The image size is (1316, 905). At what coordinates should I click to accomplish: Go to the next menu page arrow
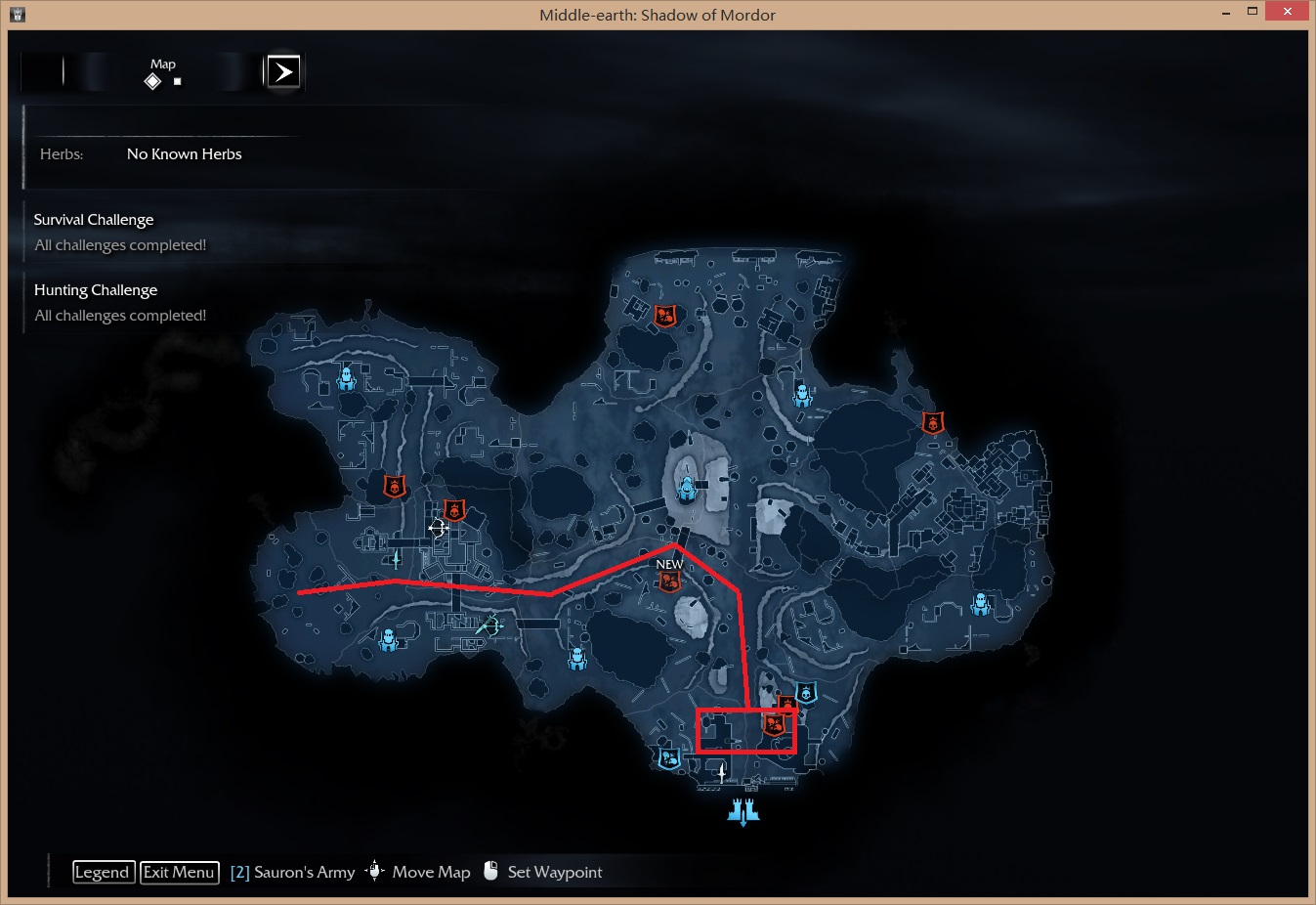283,71
